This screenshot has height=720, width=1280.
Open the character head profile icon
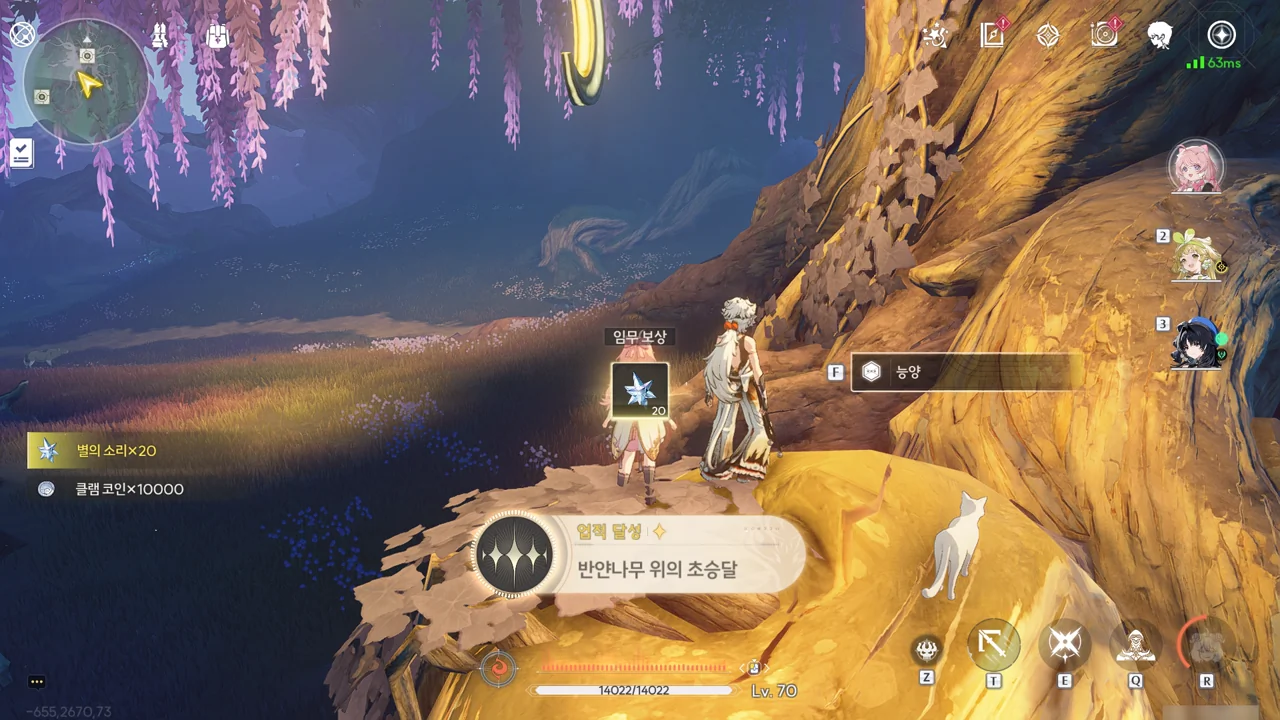[x=1160, y=36]
